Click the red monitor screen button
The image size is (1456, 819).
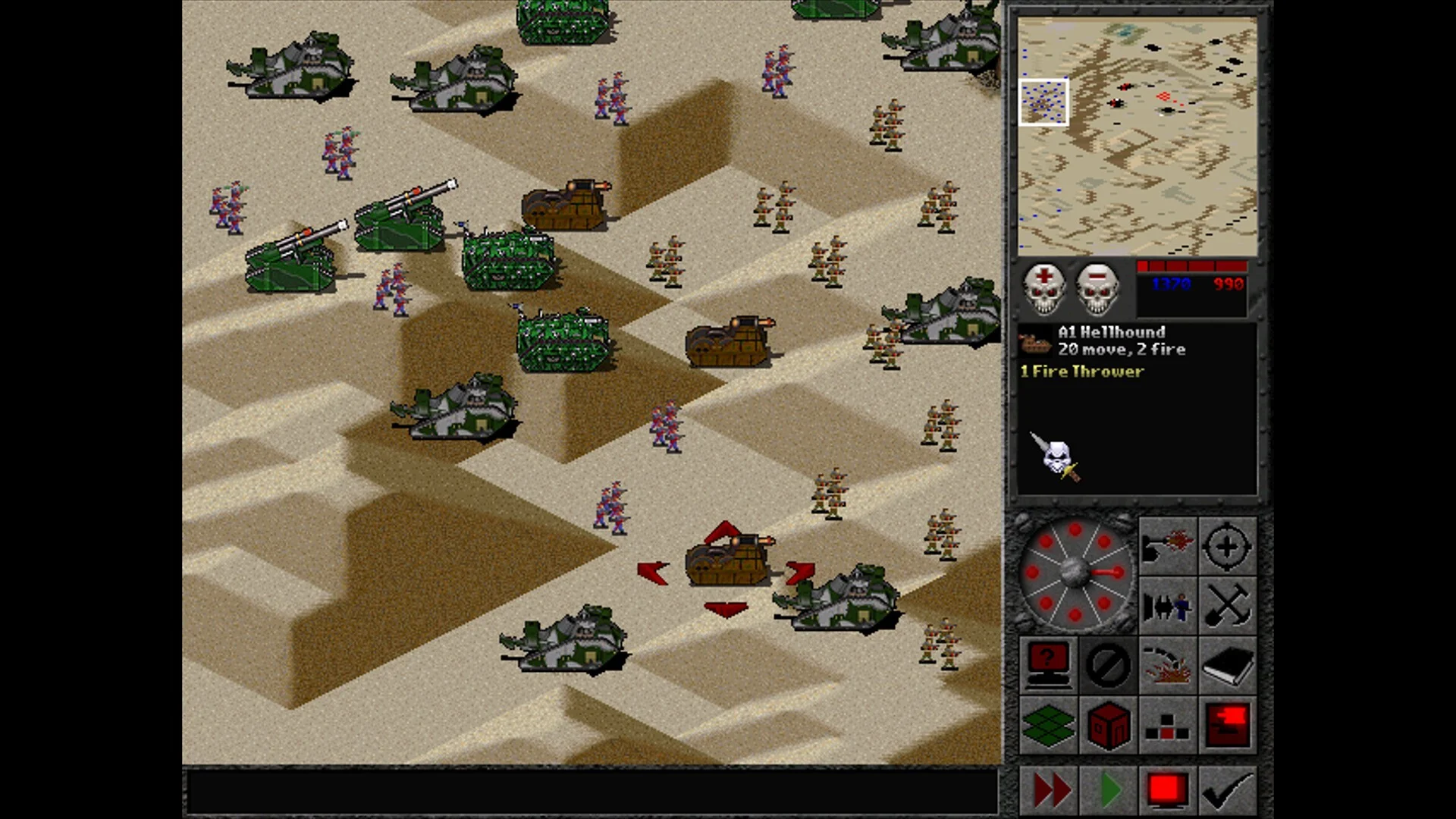click(1167, 790)
